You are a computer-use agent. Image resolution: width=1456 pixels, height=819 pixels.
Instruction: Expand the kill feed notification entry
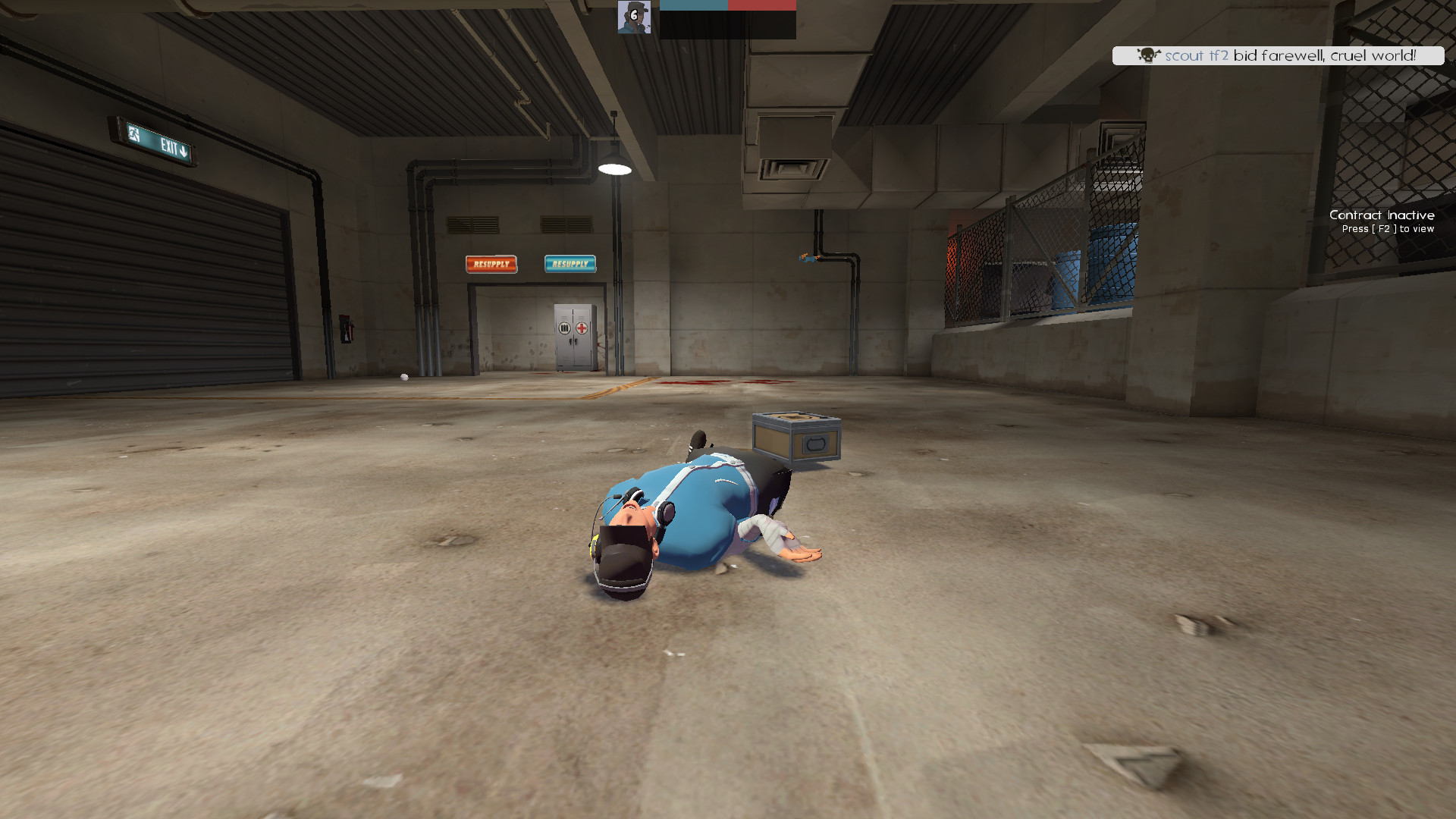point(1278,55)
